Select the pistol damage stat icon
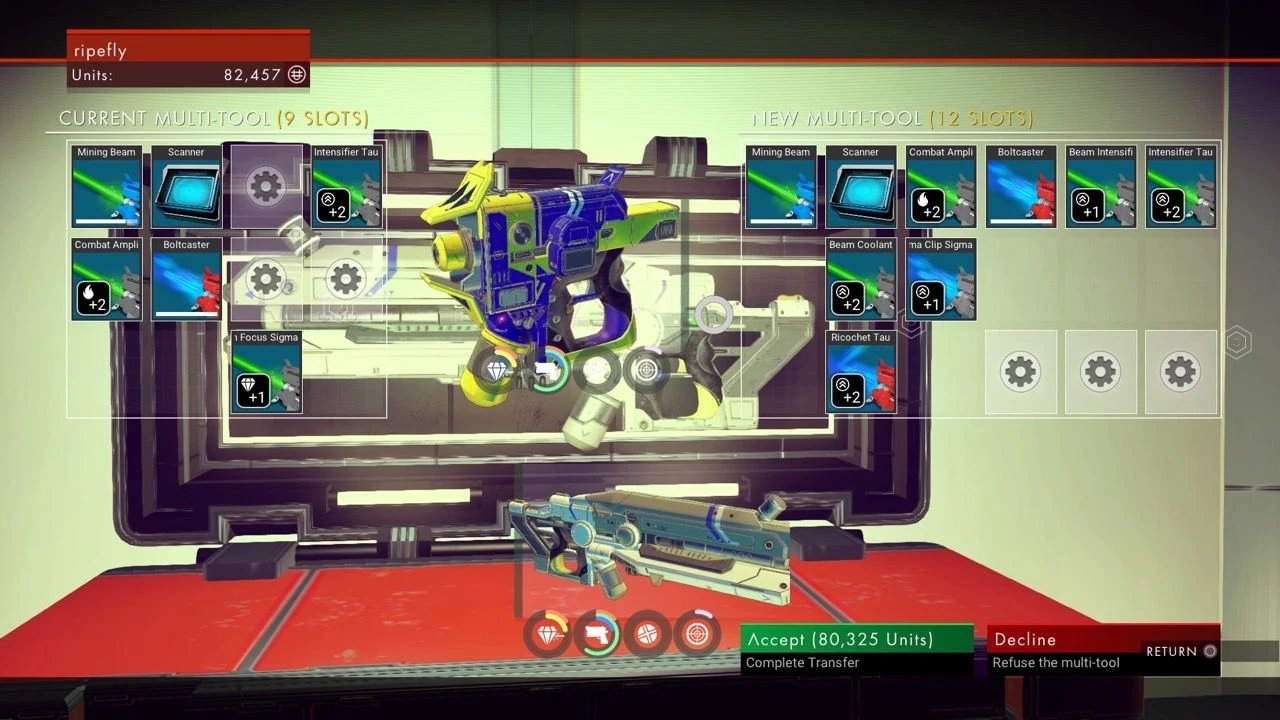Screen dimensions: 1280x720 pyautogui.click(x=598, y=632)
